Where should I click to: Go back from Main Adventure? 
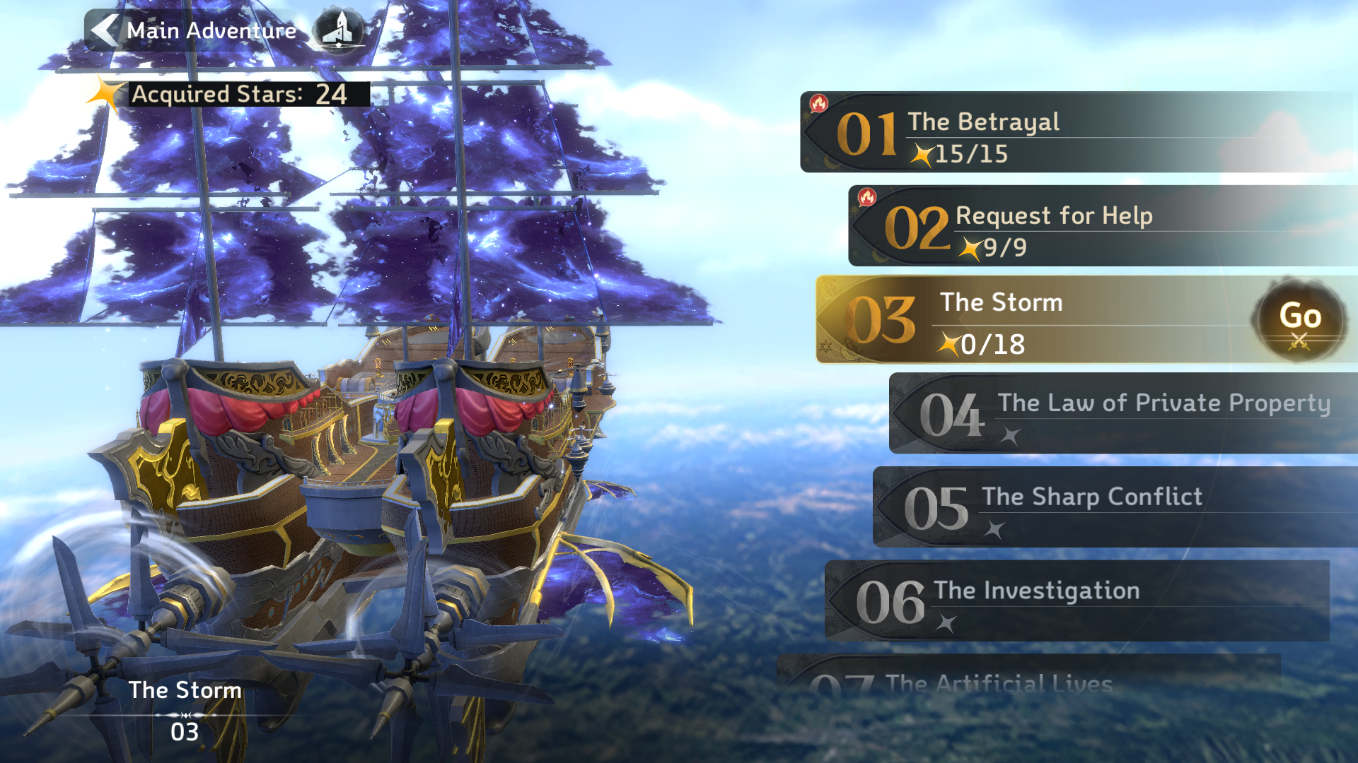pyautogui.click(x=104, y=30)
